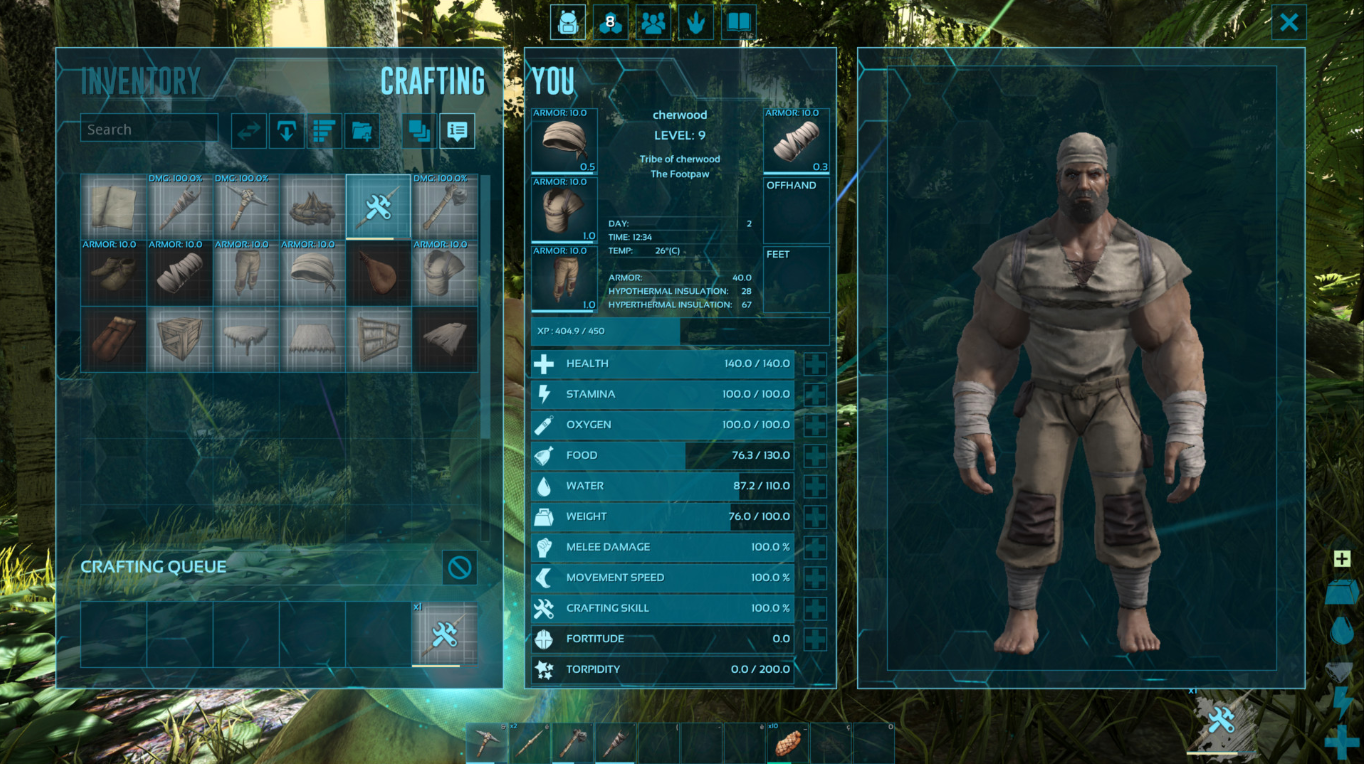This screenshot has height=764, width=1364.
Task: Click the spear item in the crafting queue
Action: [x=444, y=634]
